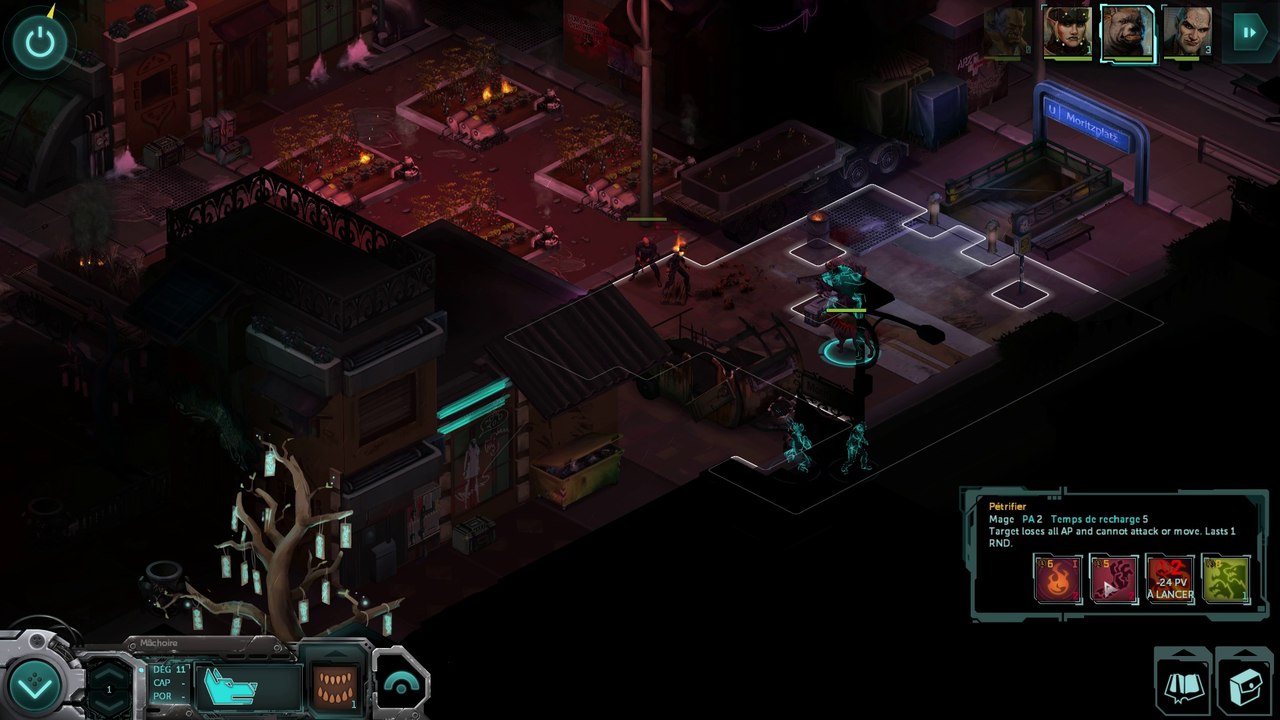Viewport: 1280px width, 720px height.
Task: End the turn with the skip arrow button
Action: pyautogui.click(x=1249, y=32)
